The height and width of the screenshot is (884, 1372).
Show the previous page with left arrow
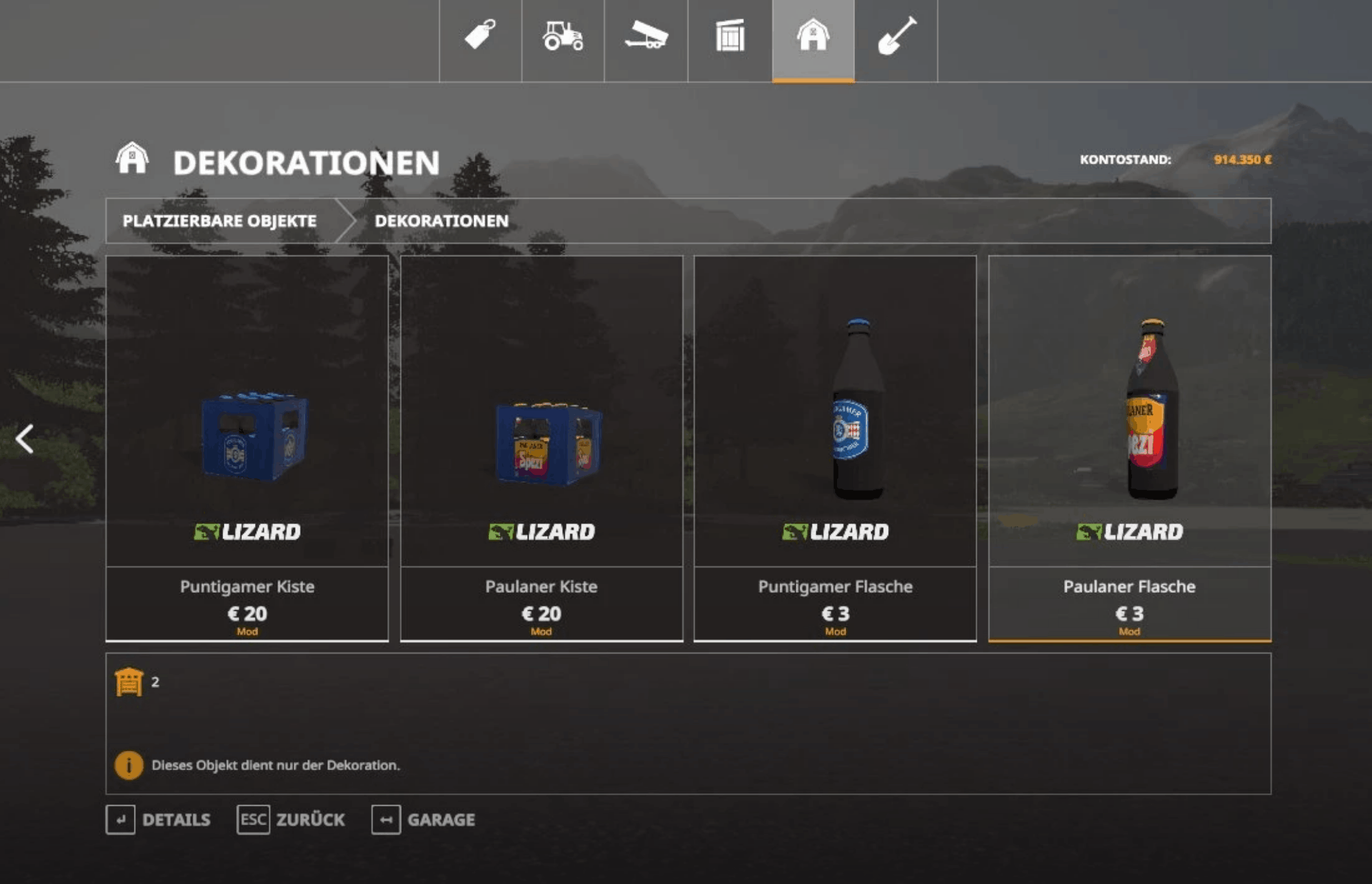click(x=25, y=439)
